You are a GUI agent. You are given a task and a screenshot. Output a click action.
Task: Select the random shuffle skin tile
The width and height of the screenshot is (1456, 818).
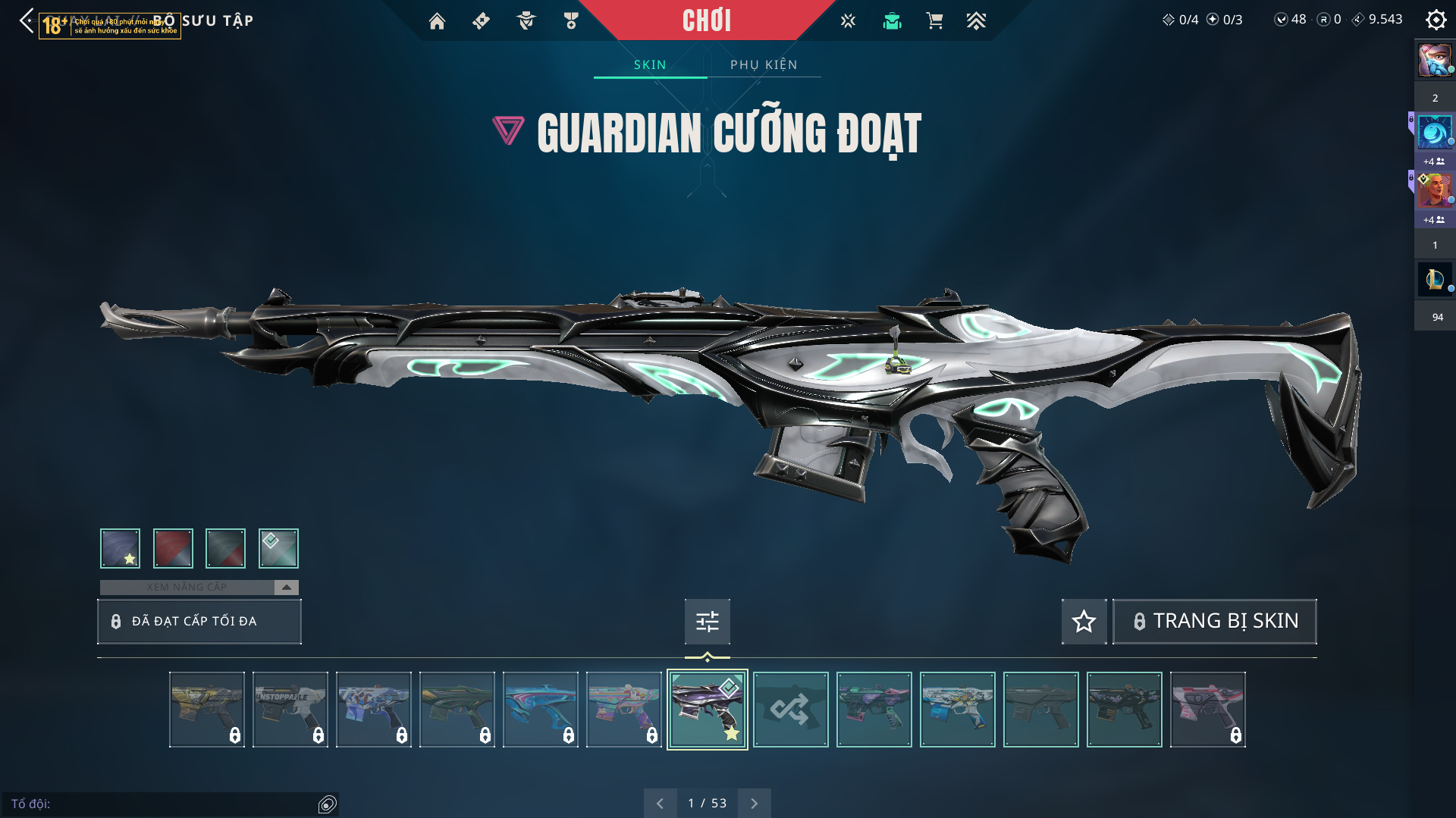coord(790,710)
